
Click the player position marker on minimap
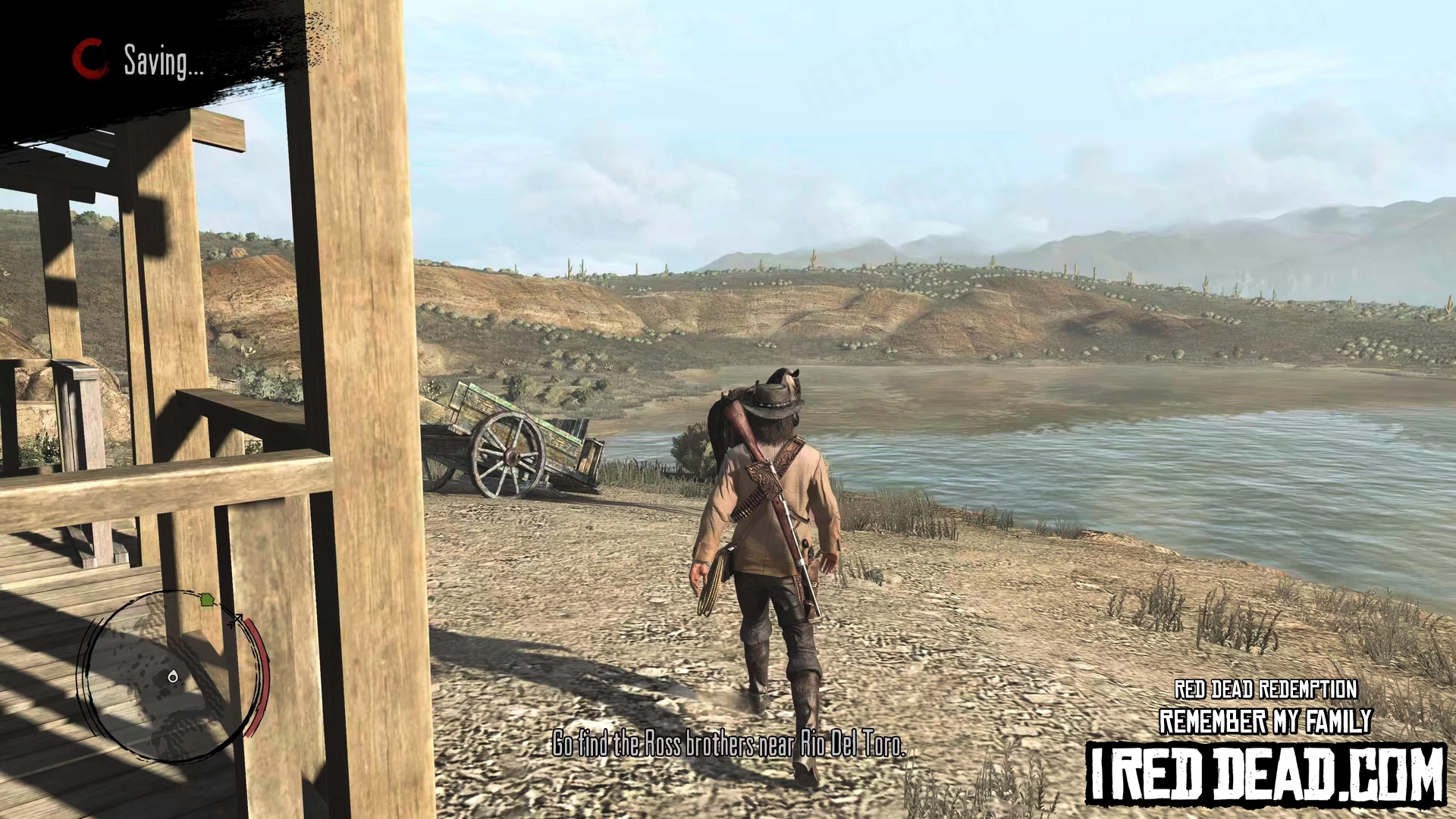pyautogui.click(x=173, y=676)
